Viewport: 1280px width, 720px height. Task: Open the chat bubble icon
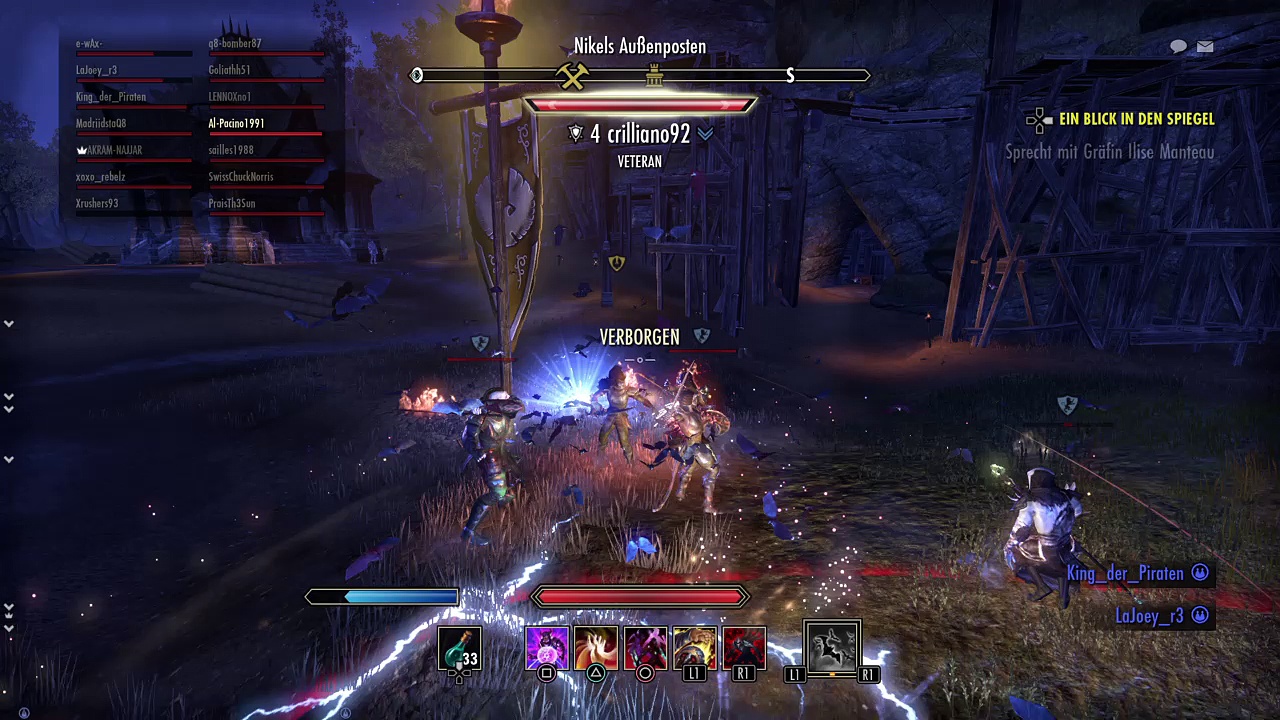(1178, 46)
